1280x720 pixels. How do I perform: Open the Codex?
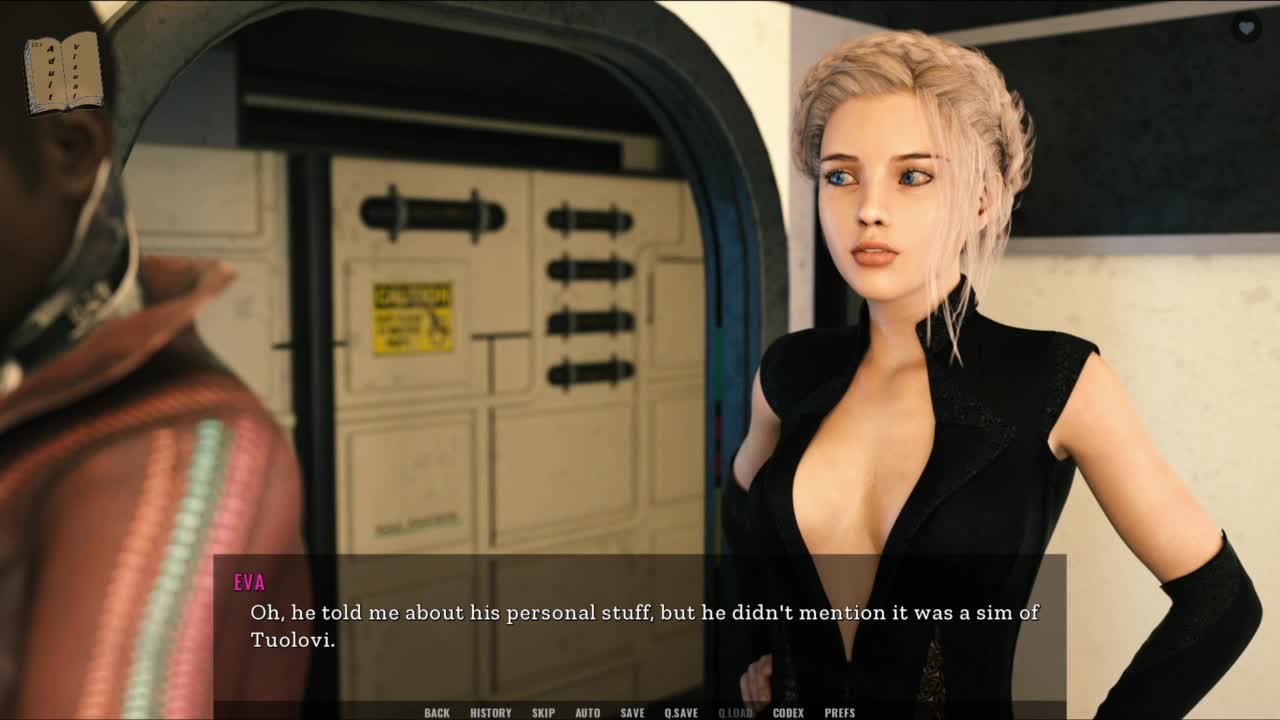(x=788, y=713)
